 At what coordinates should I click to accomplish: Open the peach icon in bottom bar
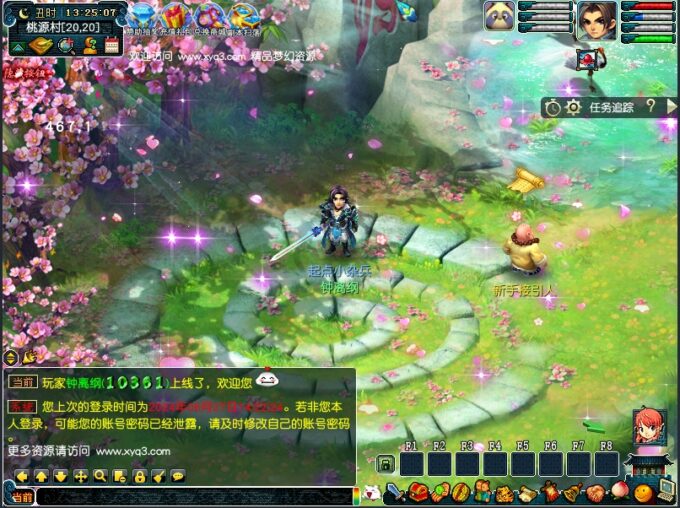tap(617, 492)
